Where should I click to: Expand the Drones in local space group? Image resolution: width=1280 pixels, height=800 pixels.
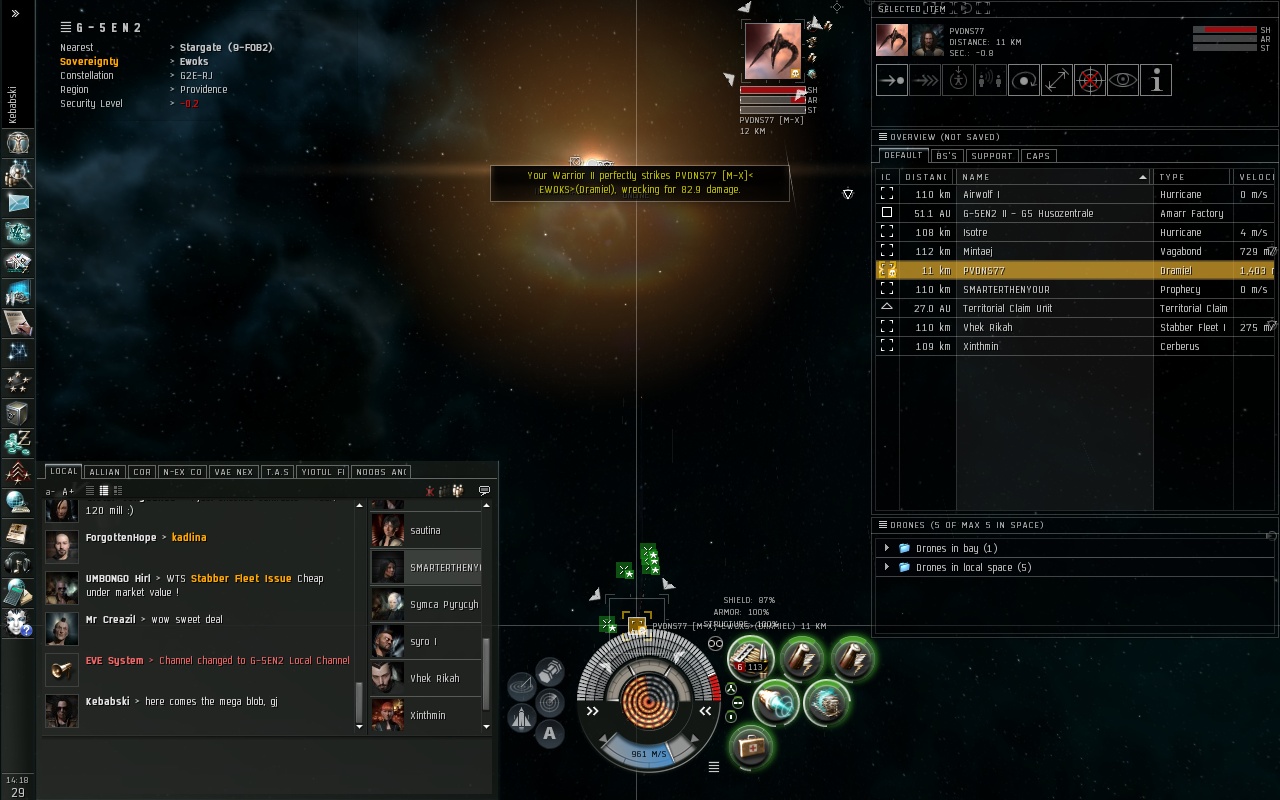[887, 568]
